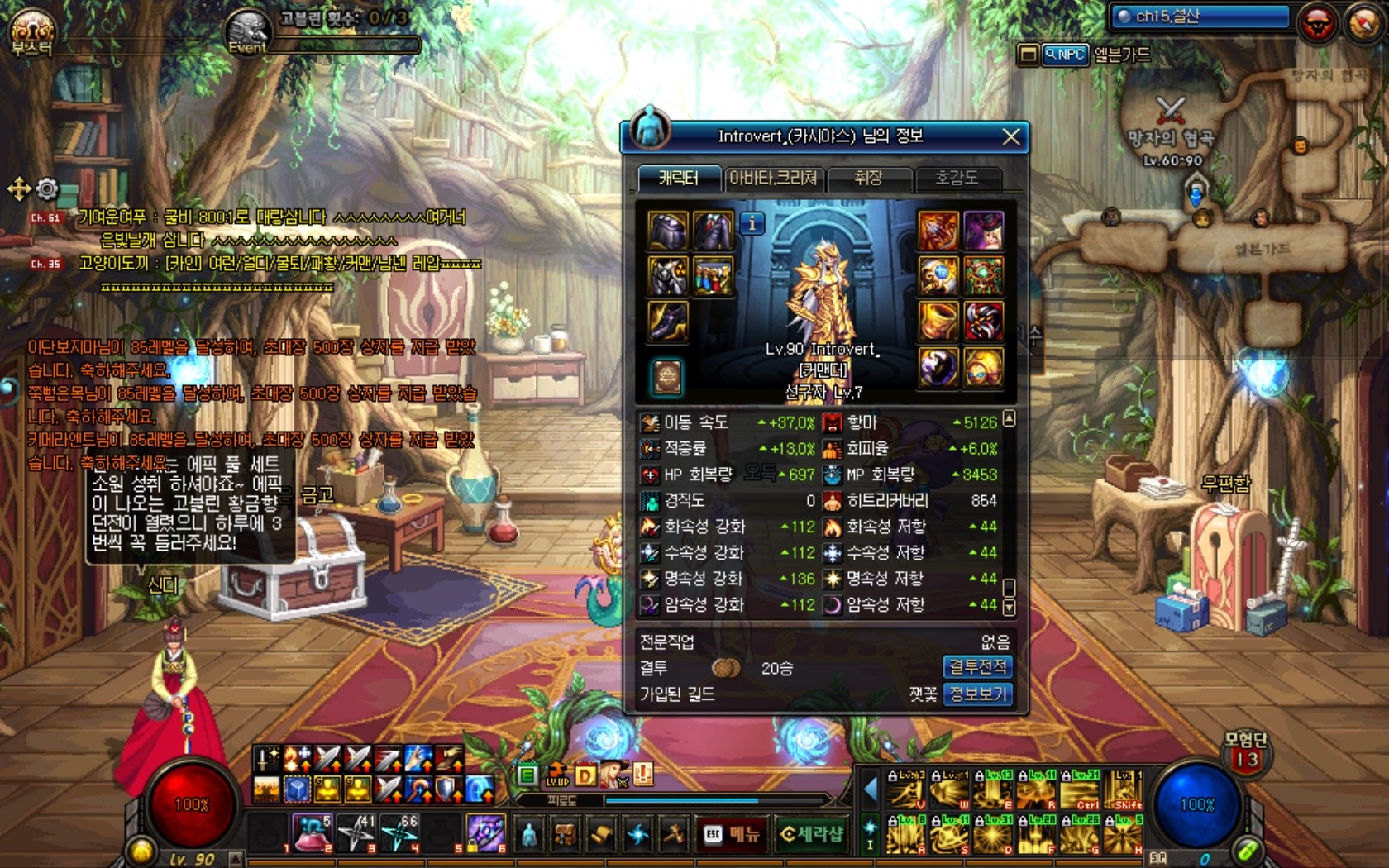
Task: Open the 부스터 booster icon
Action: tap(31, 31)
